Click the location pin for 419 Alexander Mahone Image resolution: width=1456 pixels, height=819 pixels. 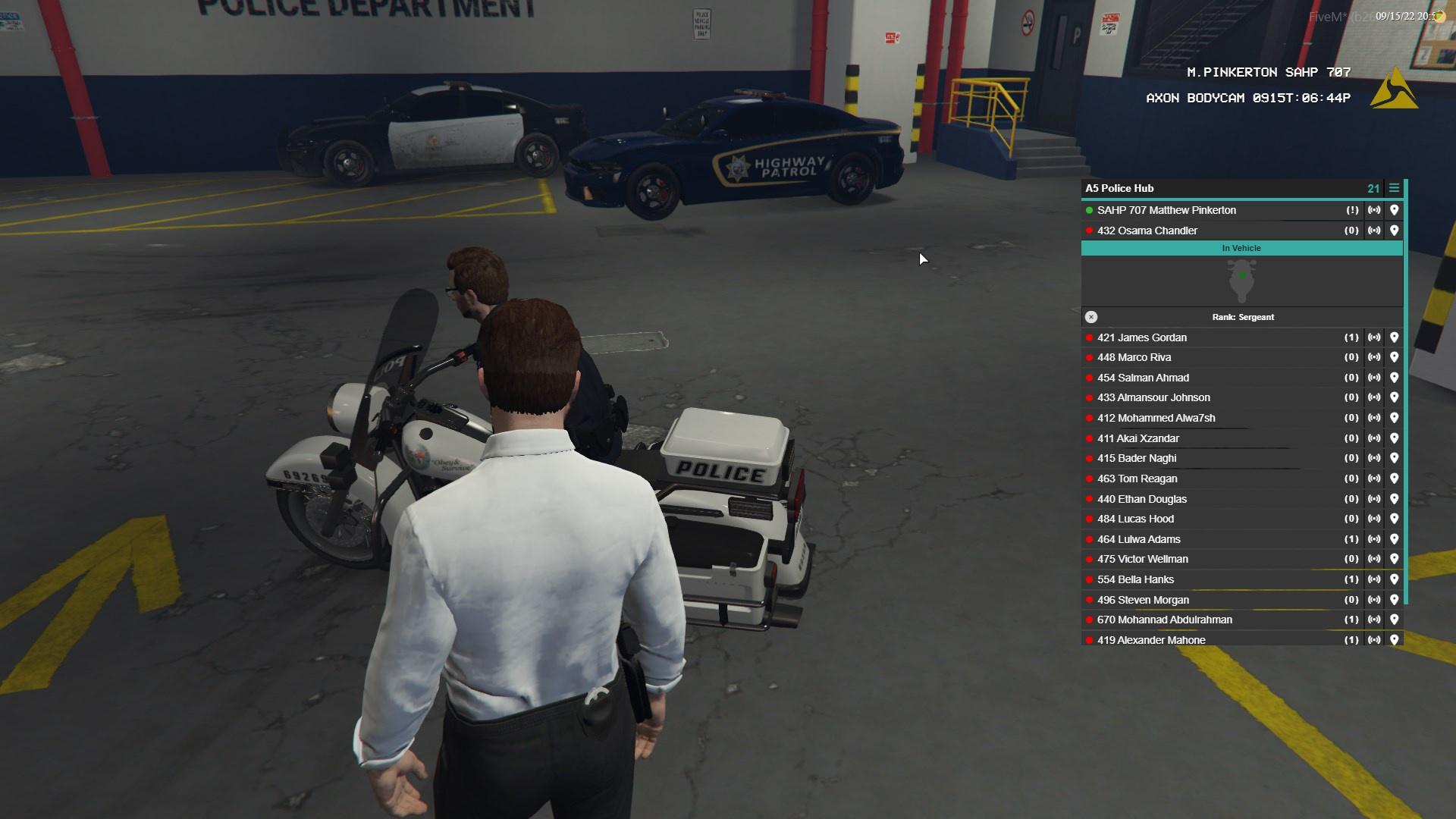tap(1395, 640)
